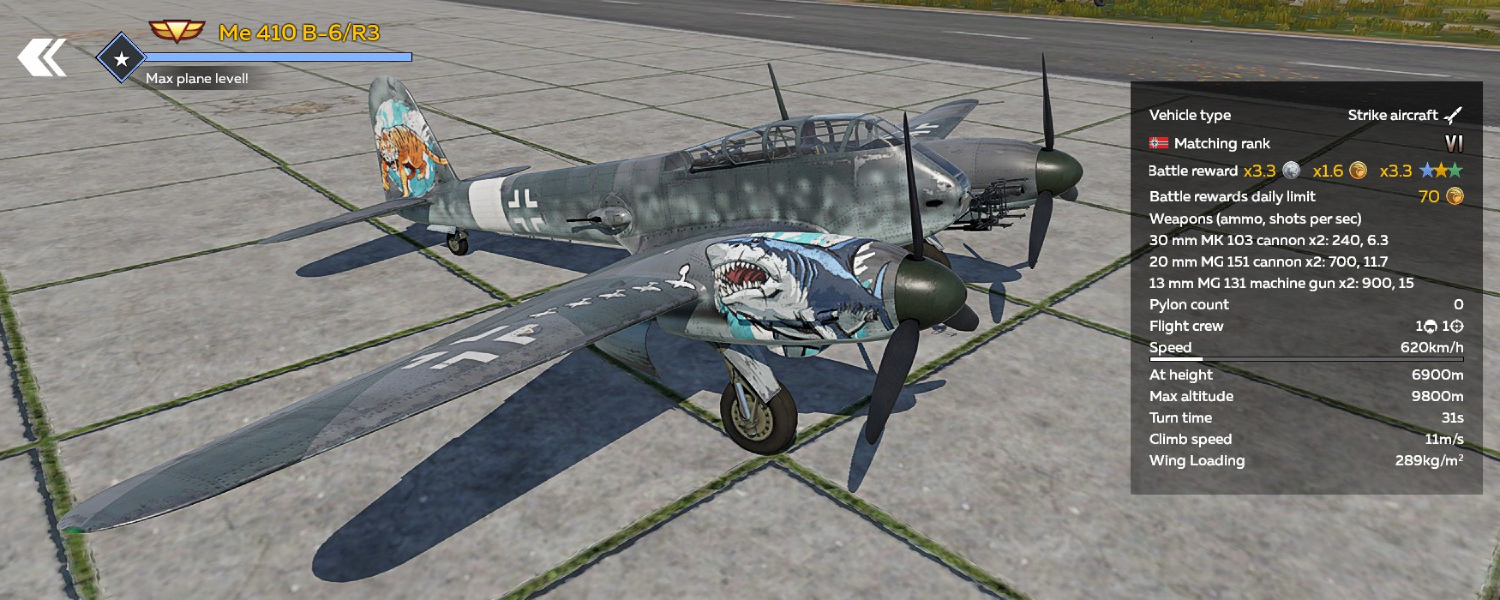Go back using the double-chevron arrow

pyautogui.click(x=42, y=58)
